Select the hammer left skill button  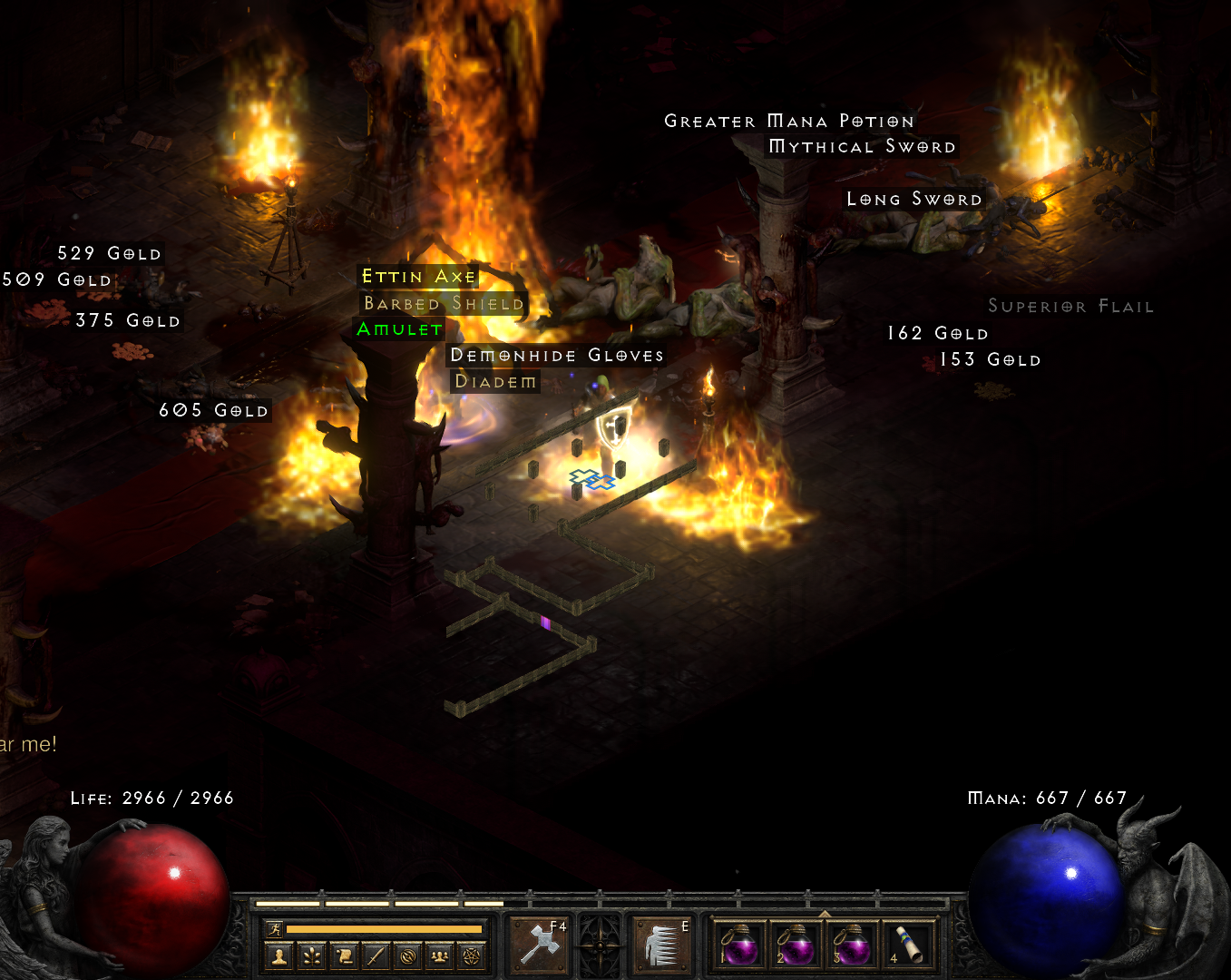coord(541,945)
